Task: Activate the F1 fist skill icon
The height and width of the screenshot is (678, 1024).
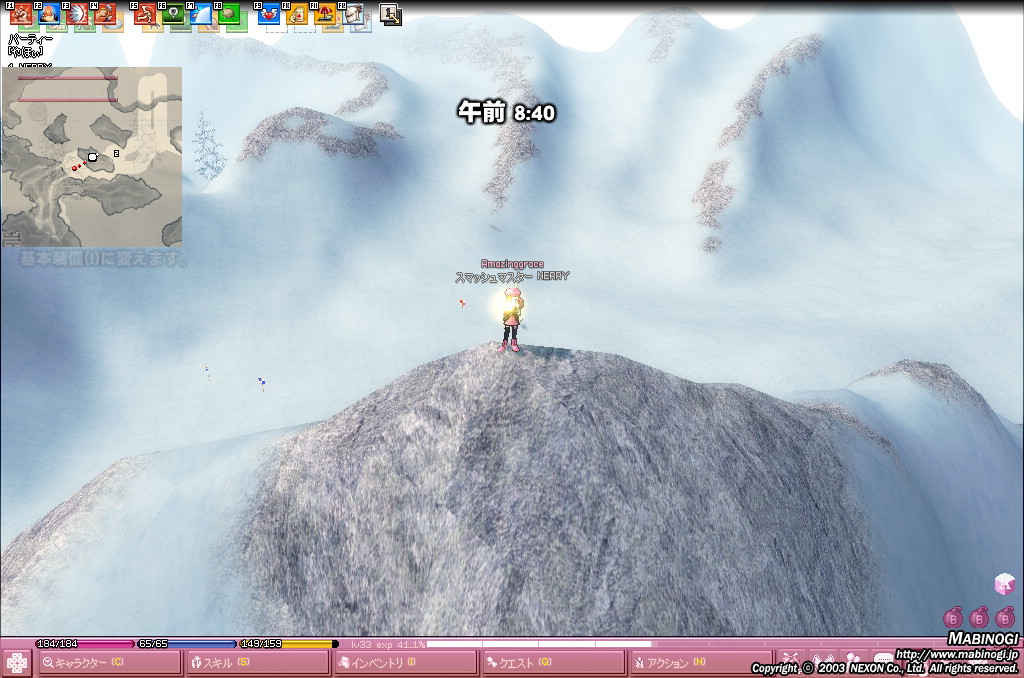Action: [x=20, y=14]
